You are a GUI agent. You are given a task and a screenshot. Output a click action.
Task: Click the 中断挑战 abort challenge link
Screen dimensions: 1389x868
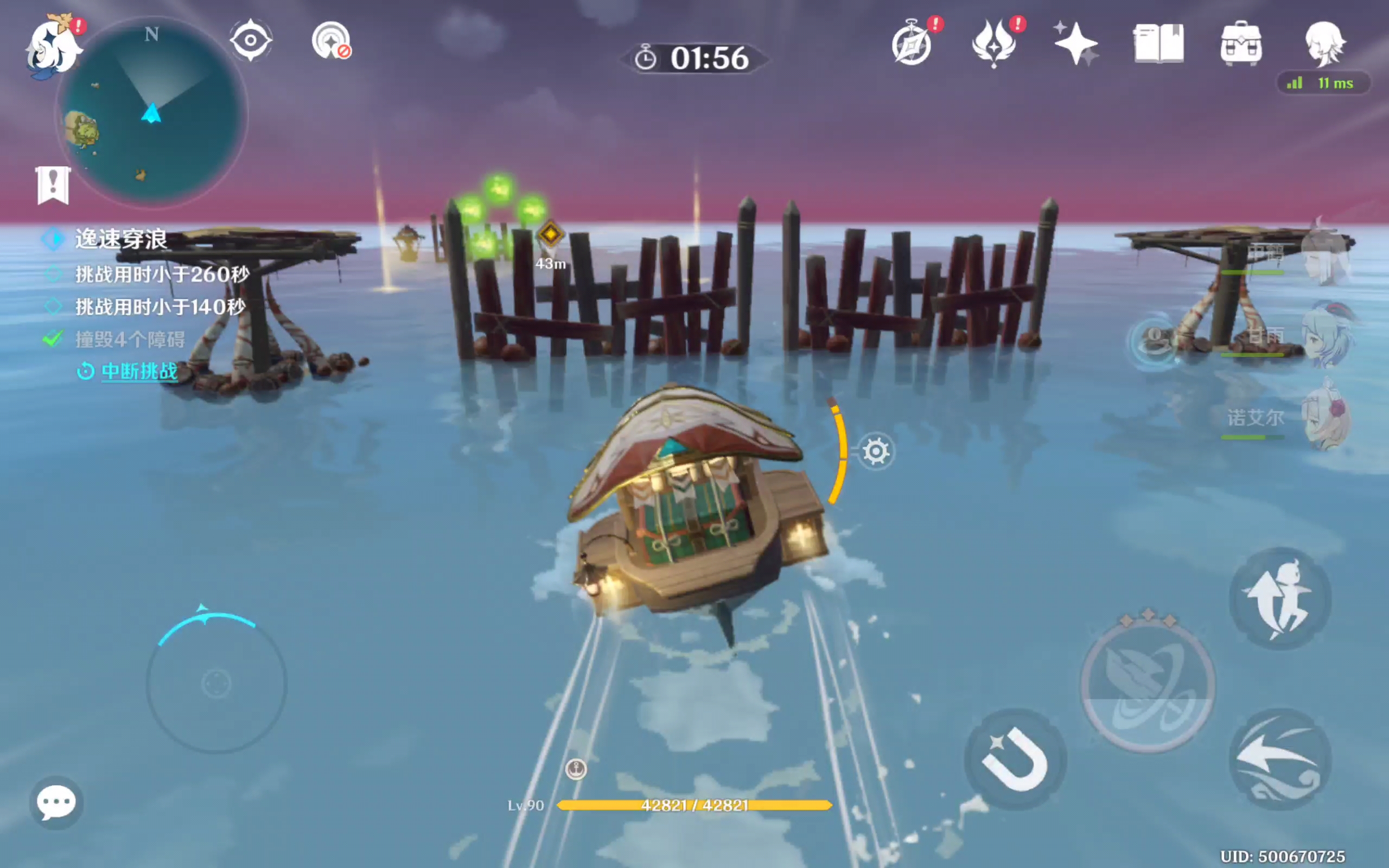[139, 372]
